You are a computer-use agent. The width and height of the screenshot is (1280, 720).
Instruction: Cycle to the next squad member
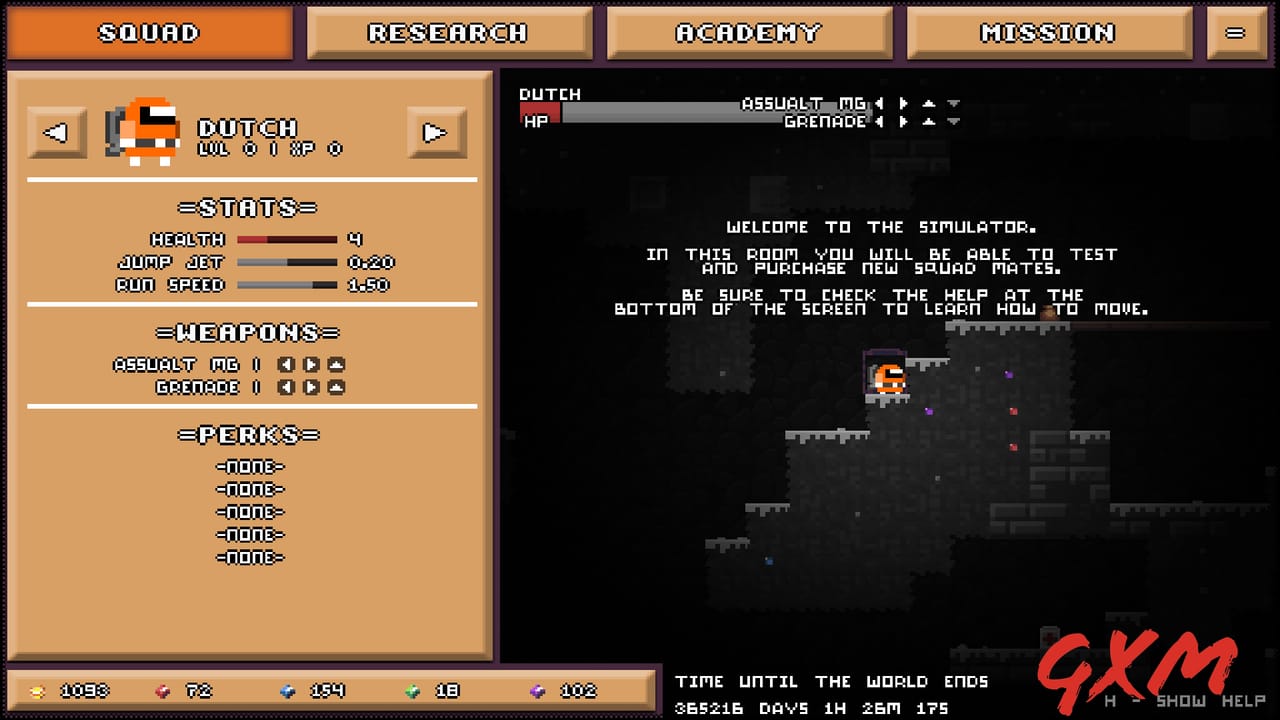(436, 132)
